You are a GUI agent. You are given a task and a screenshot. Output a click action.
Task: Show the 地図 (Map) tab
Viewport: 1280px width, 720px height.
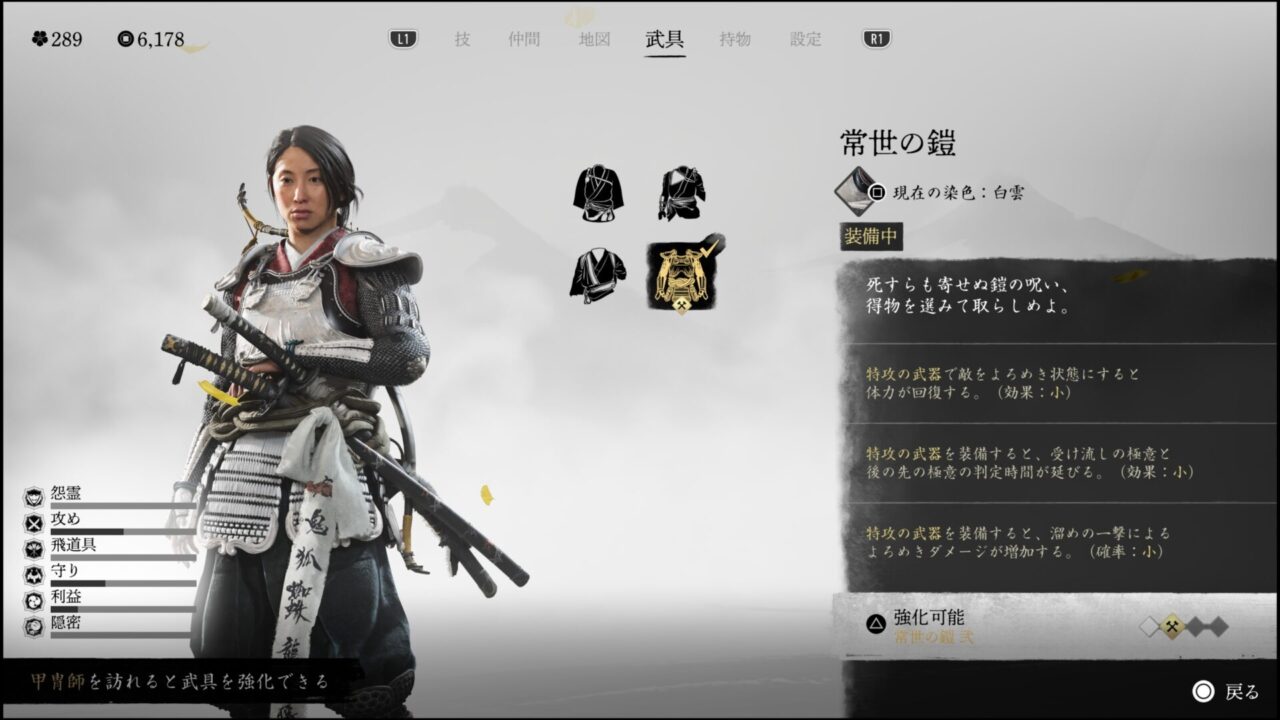pyautogui.click(x=594, y=40)
